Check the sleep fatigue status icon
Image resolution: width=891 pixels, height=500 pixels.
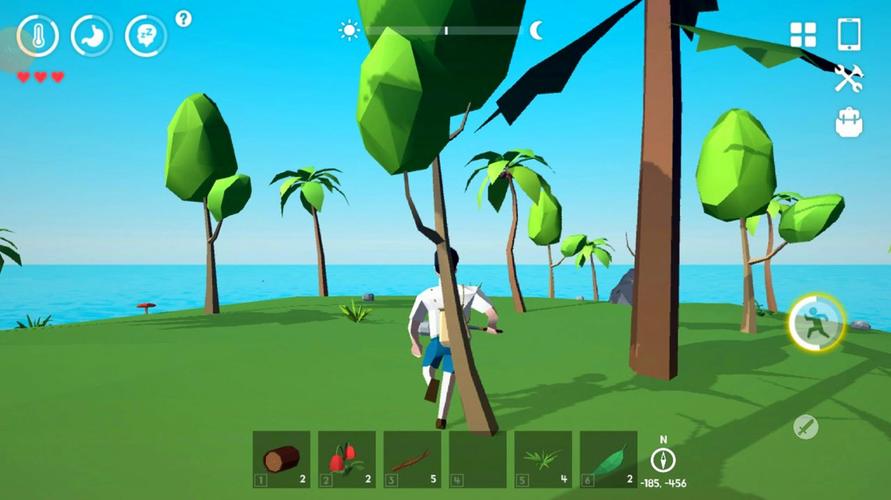(146, 36)
